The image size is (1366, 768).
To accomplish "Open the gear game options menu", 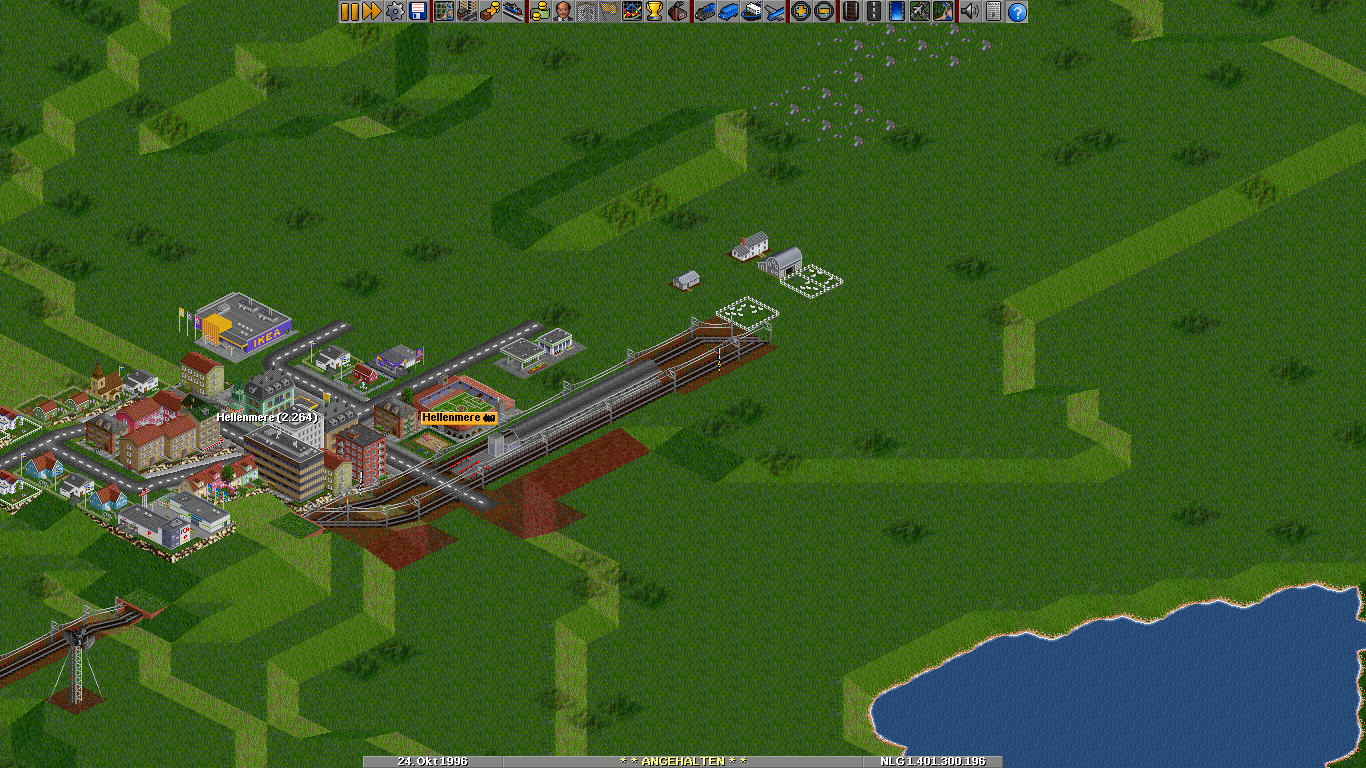I will tap(395, 12).
